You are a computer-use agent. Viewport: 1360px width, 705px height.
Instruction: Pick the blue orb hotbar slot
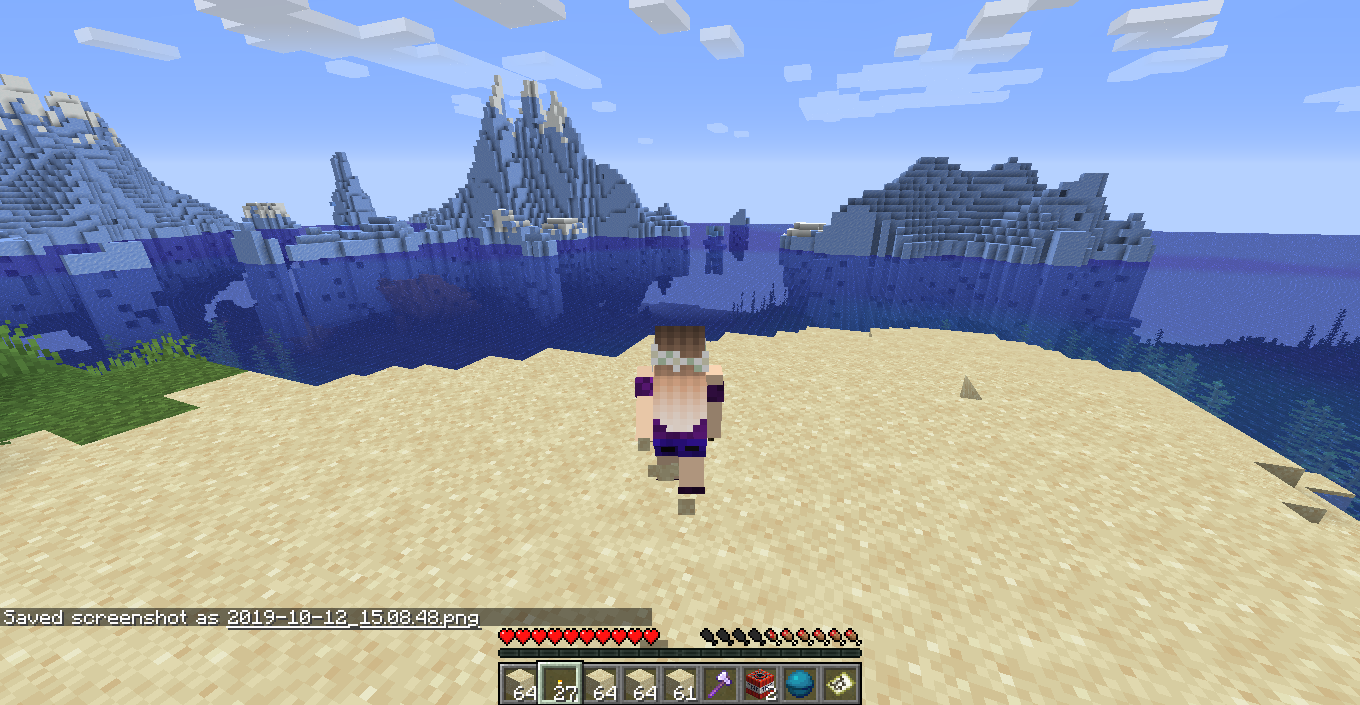800,683
